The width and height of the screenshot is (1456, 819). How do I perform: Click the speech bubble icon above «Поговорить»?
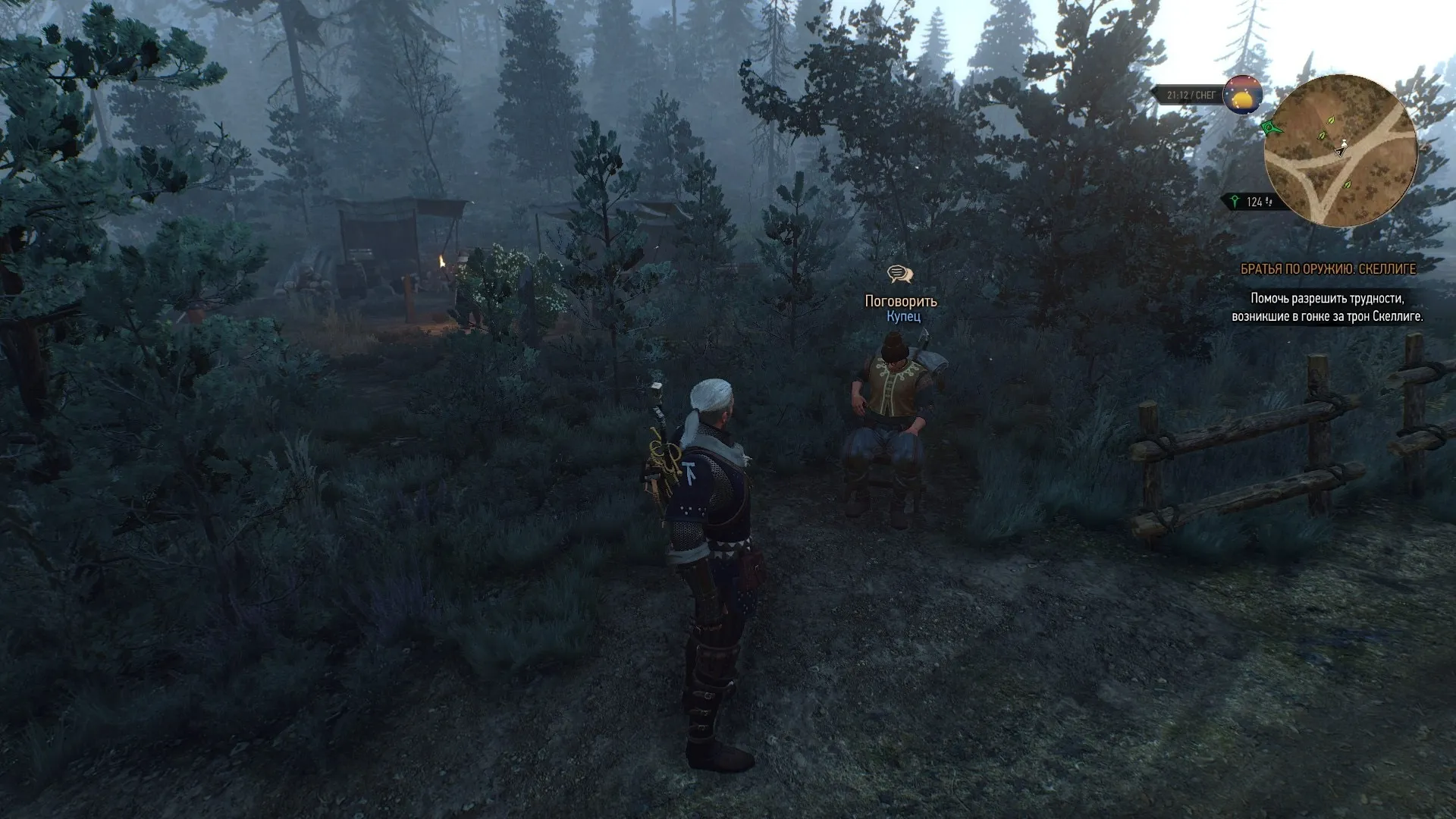pos(900,274)
